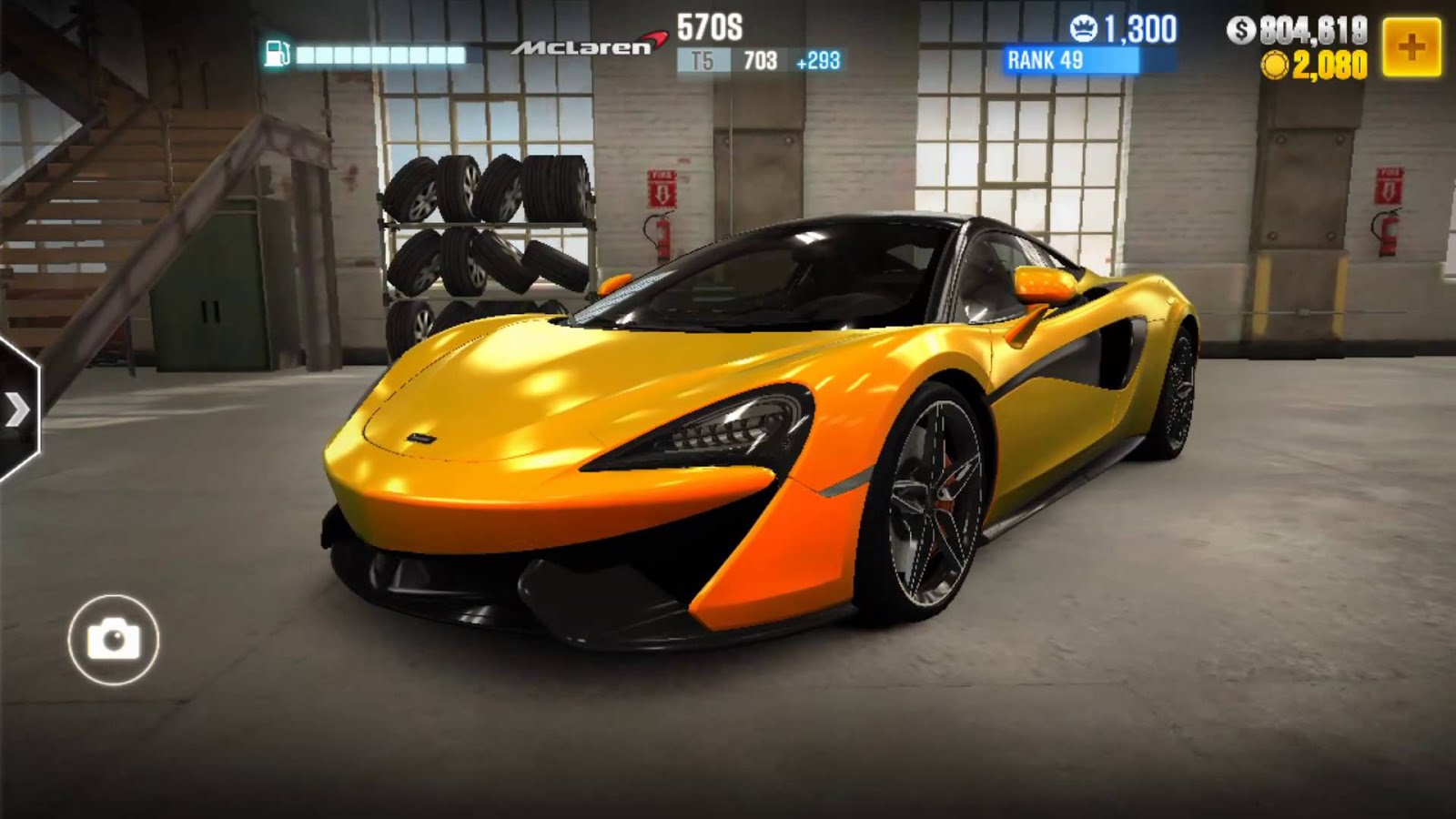Screen dimensions: 1456x819
Task: Tap the +293 evo points indicator
Action: pyautogui.click(x=819, y=60)
